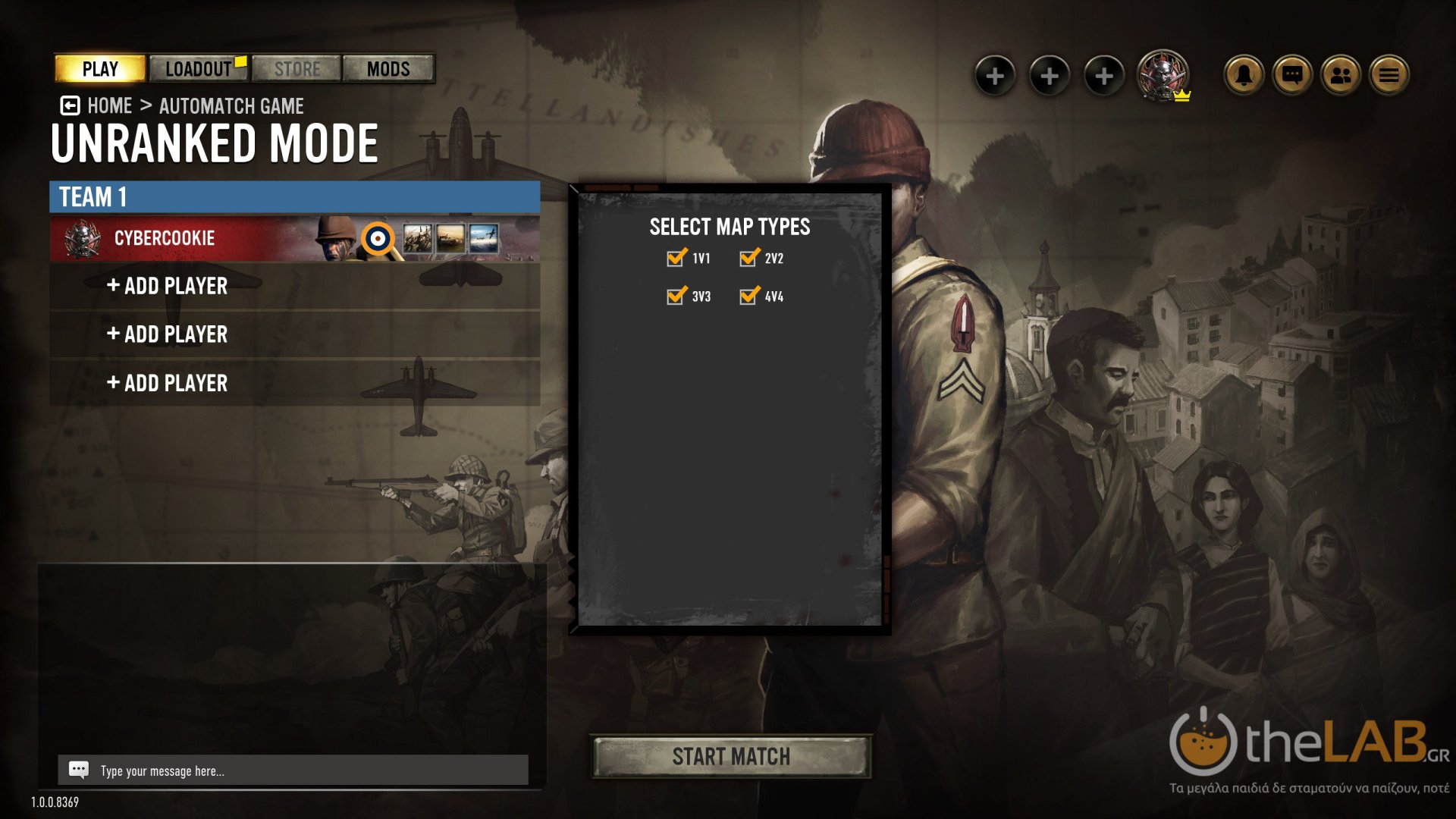Uncheck the 2v2 map type
1456x819 pixels.
click(x=748, y=258)
